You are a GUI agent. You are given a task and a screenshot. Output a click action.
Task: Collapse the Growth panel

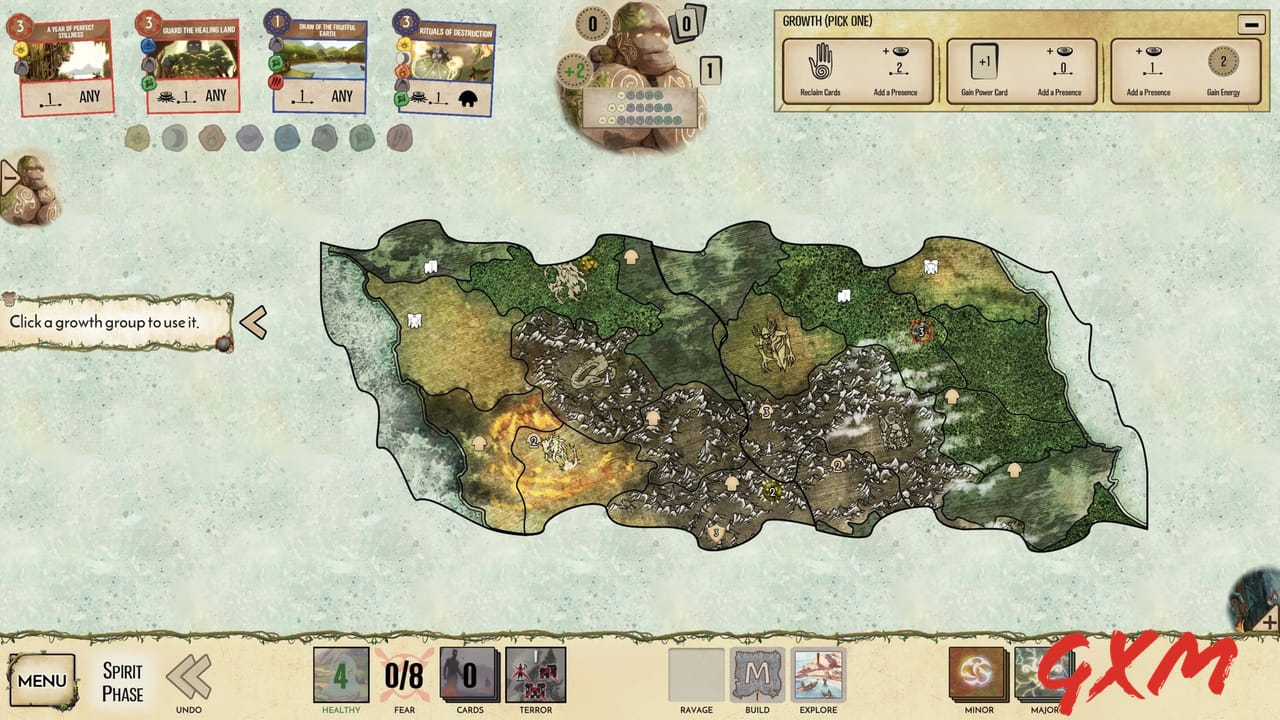click(x=1251, y=24)
